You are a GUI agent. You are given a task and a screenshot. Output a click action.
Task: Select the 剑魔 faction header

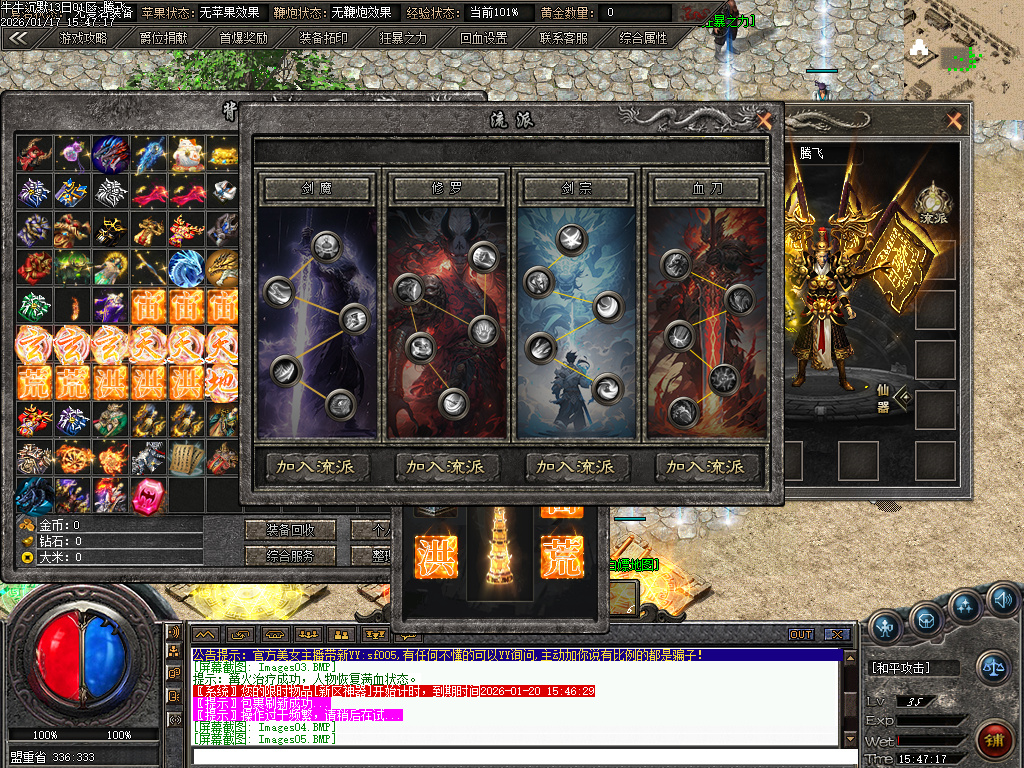click(317, 188)
